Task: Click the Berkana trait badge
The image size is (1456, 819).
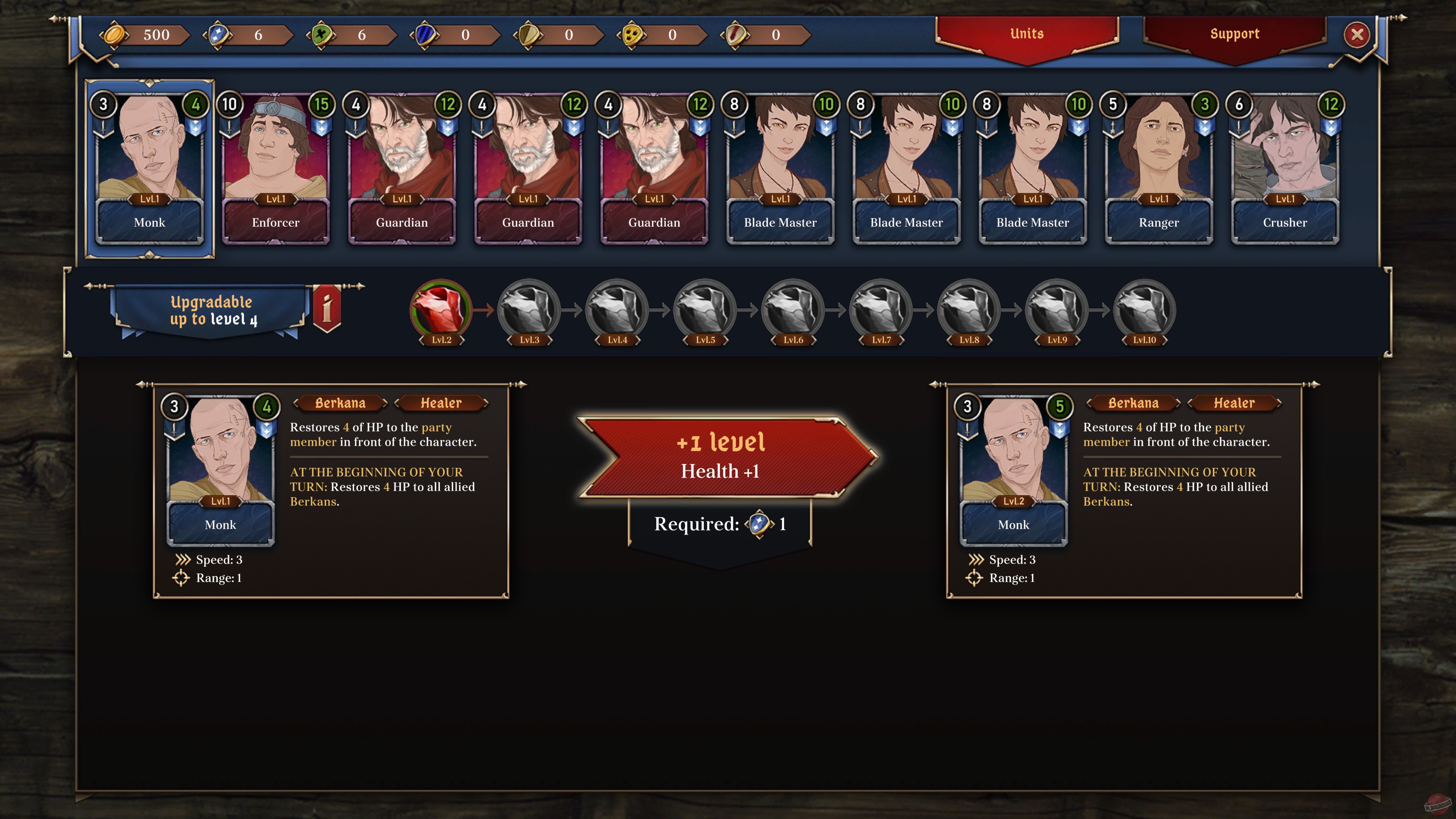Action: pos(340,403)
